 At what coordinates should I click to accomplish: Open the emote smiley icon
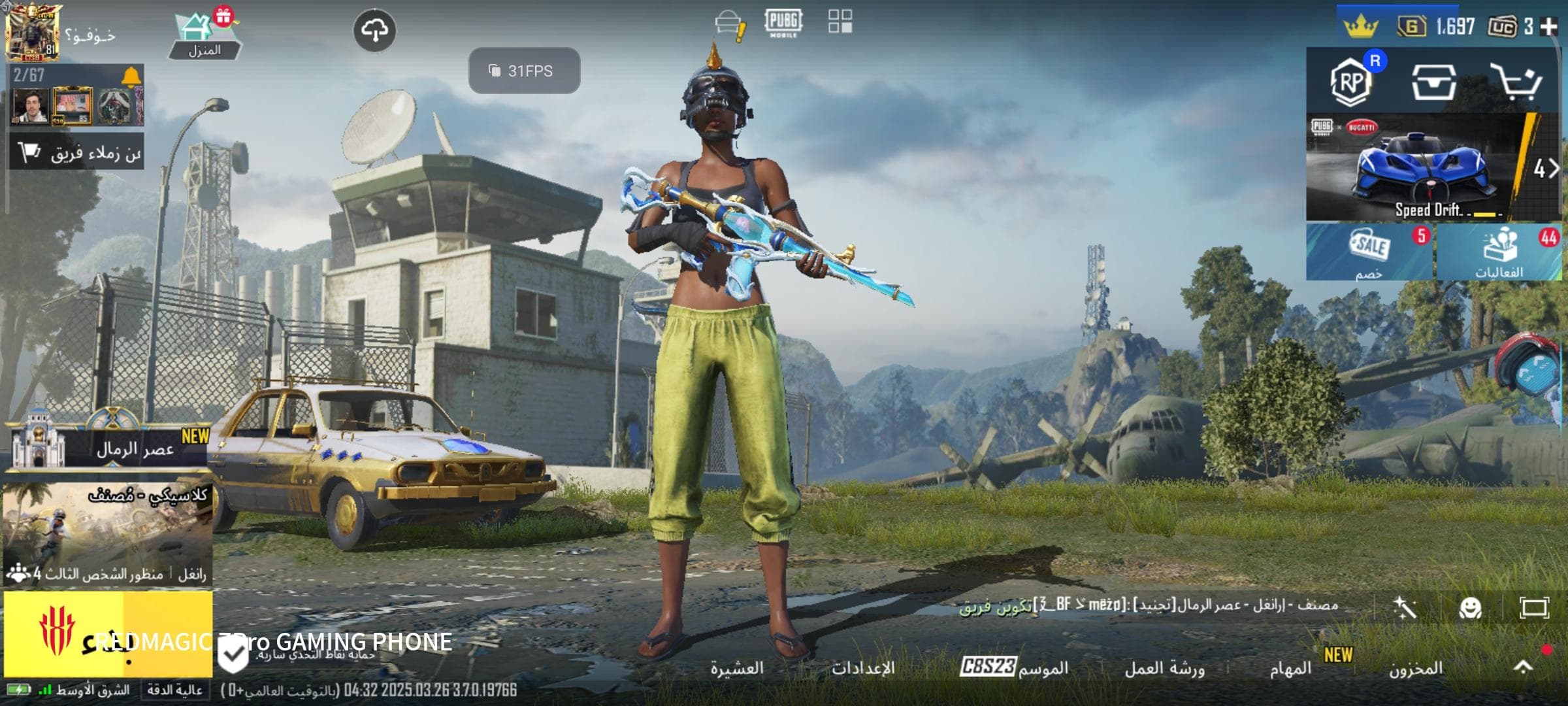[x=1470, y=608]
